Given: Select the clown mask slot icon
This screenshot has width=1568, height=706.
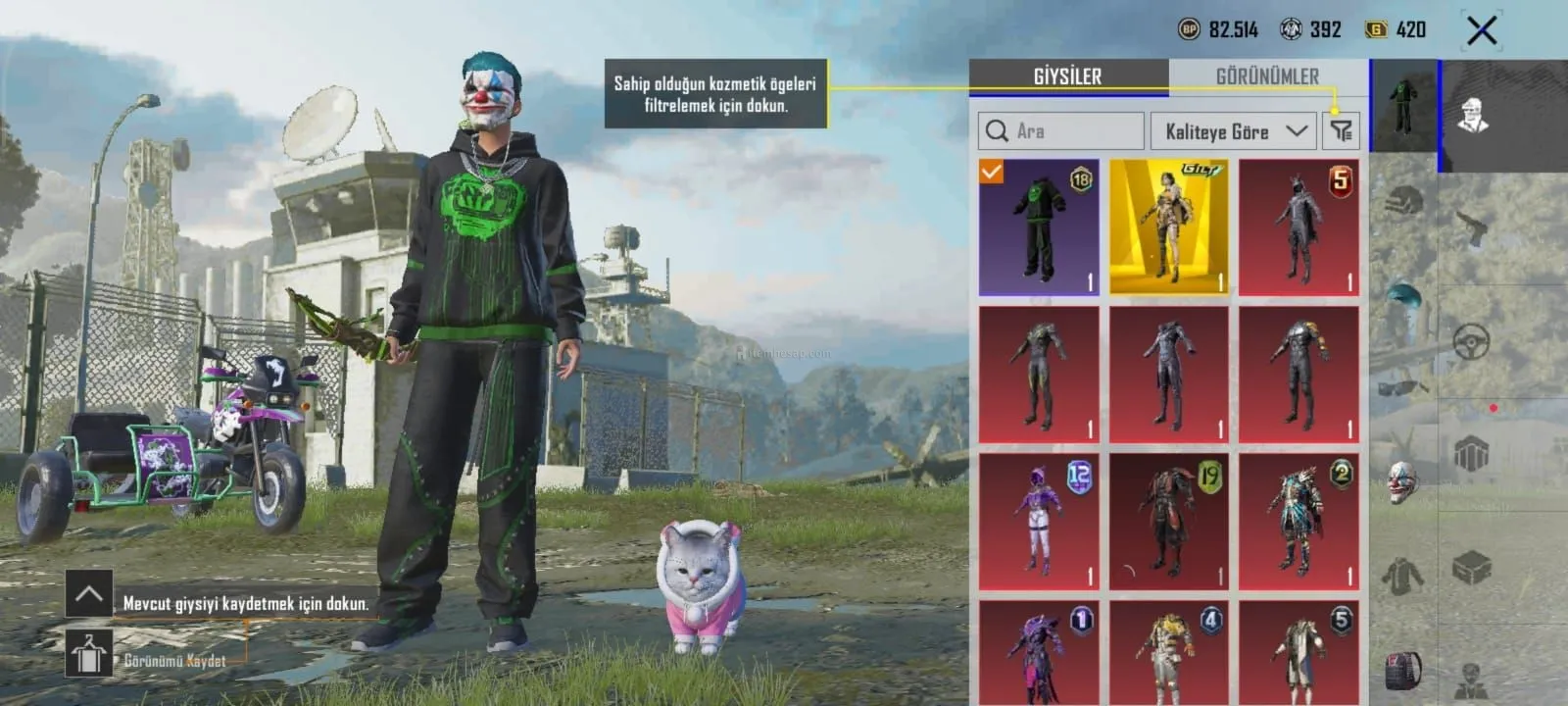Looking at the screenshot, I should (1403, 482).
